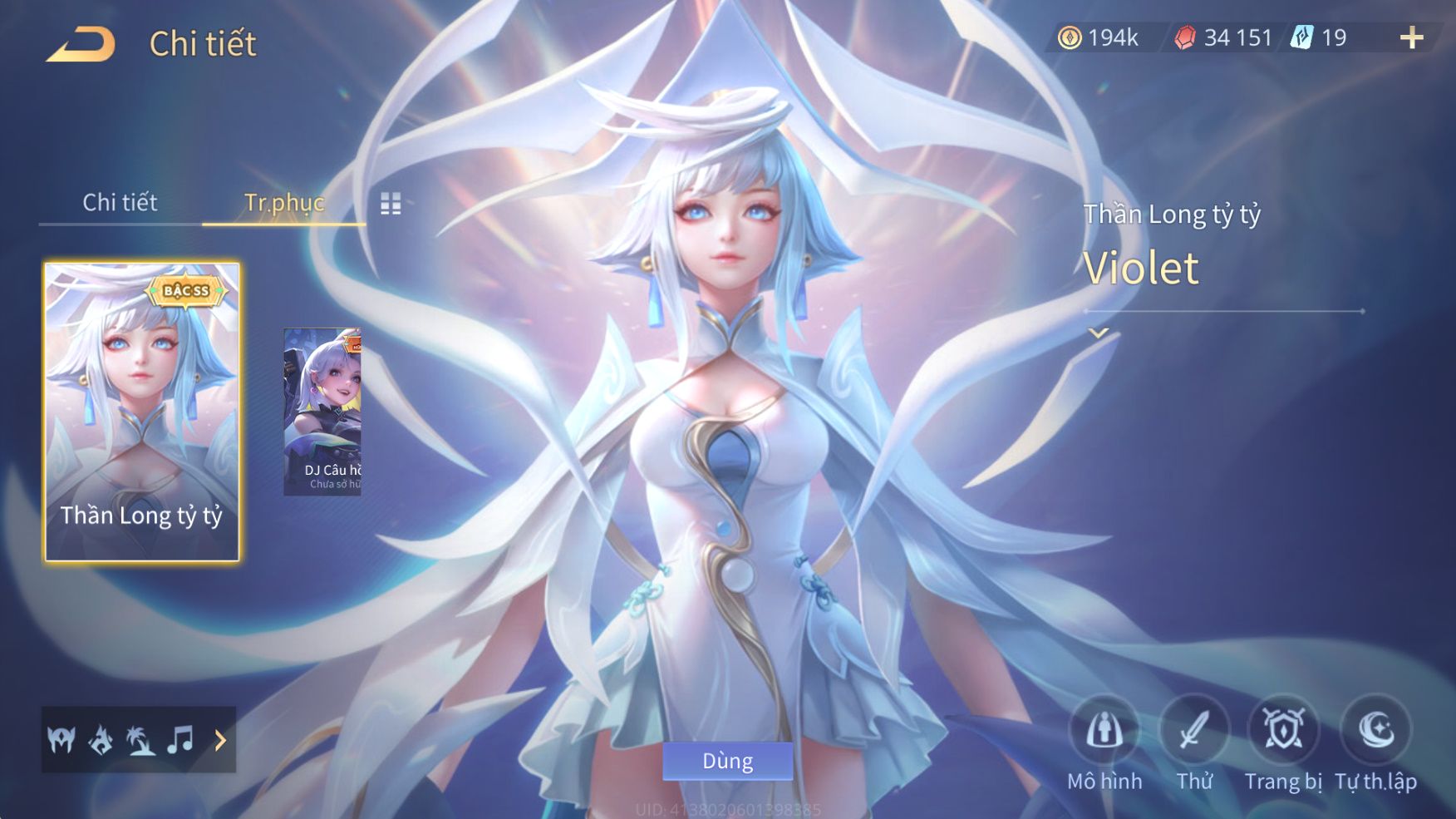This screenshot has width=1456, height=819.
Task: Select the Tr.phục tab
Action: click(x=283, y=202)
